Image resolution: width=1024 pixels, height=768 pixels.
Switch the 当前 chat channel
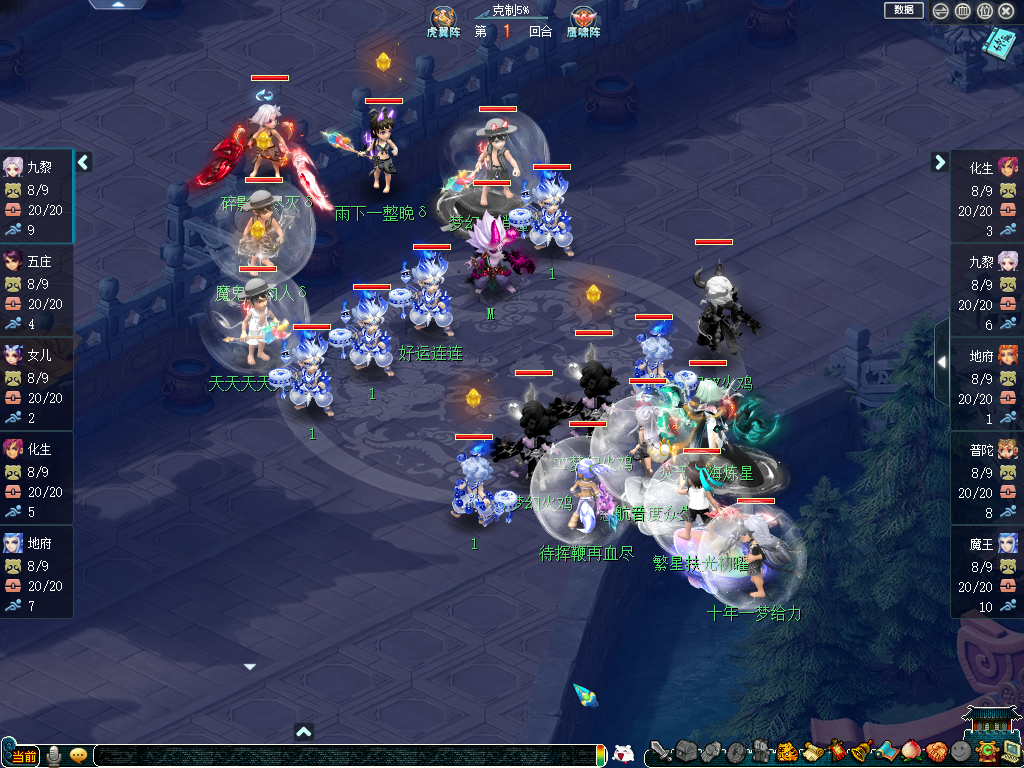pyautogui.click(x=23, y=755)
